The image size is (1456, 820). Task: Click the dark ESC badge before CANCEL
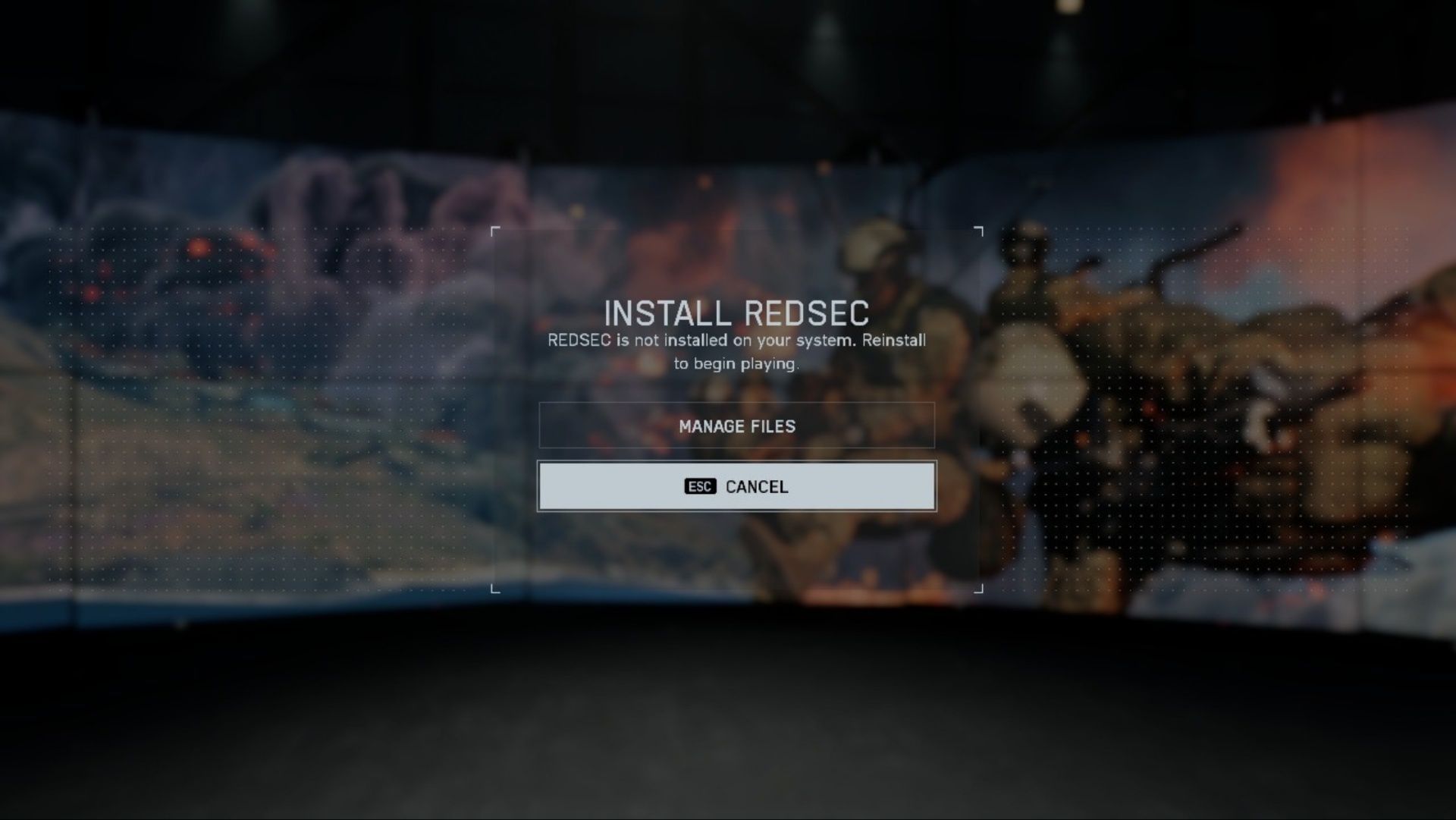tap(701, 486)
